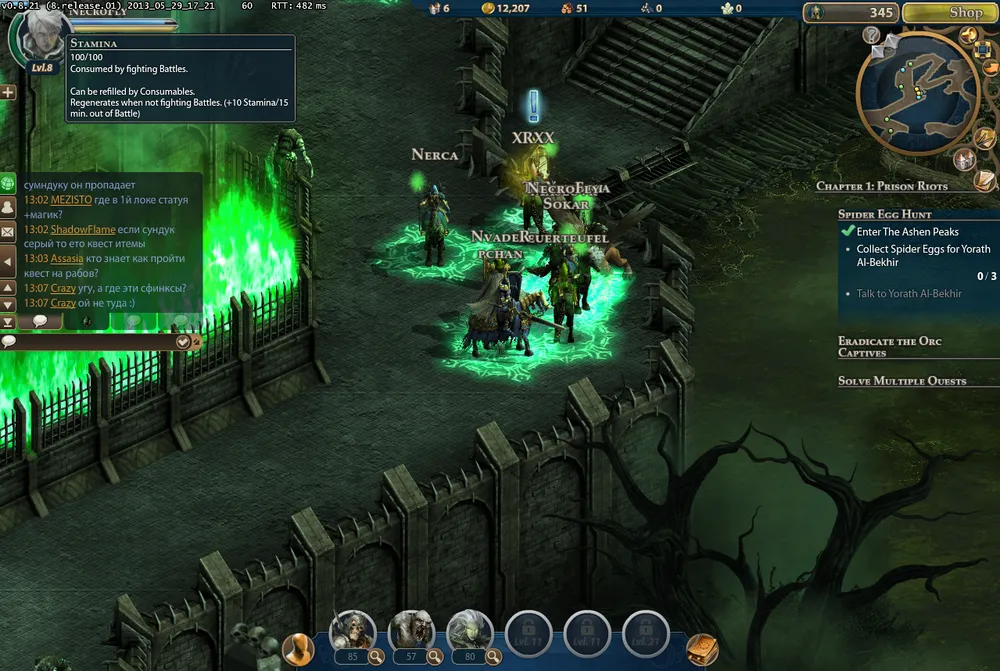
Task: Open the spellbook icon on bottom bar
Action: point(702,650)
